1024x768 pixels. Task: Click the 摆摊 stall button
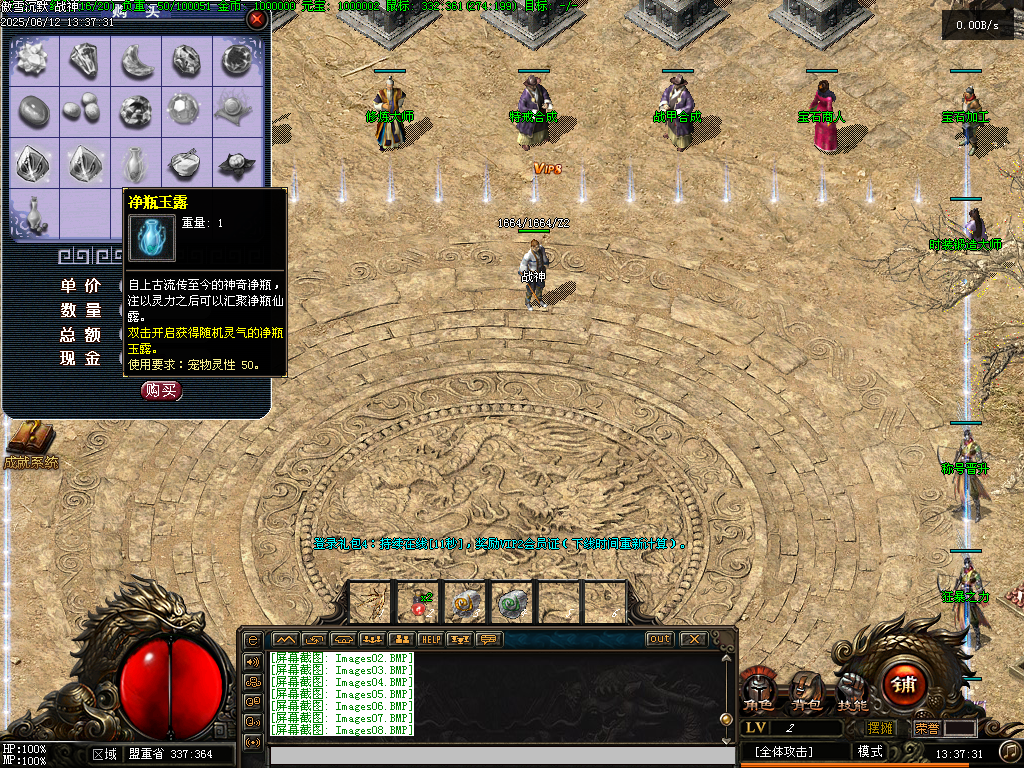point(880,728)
